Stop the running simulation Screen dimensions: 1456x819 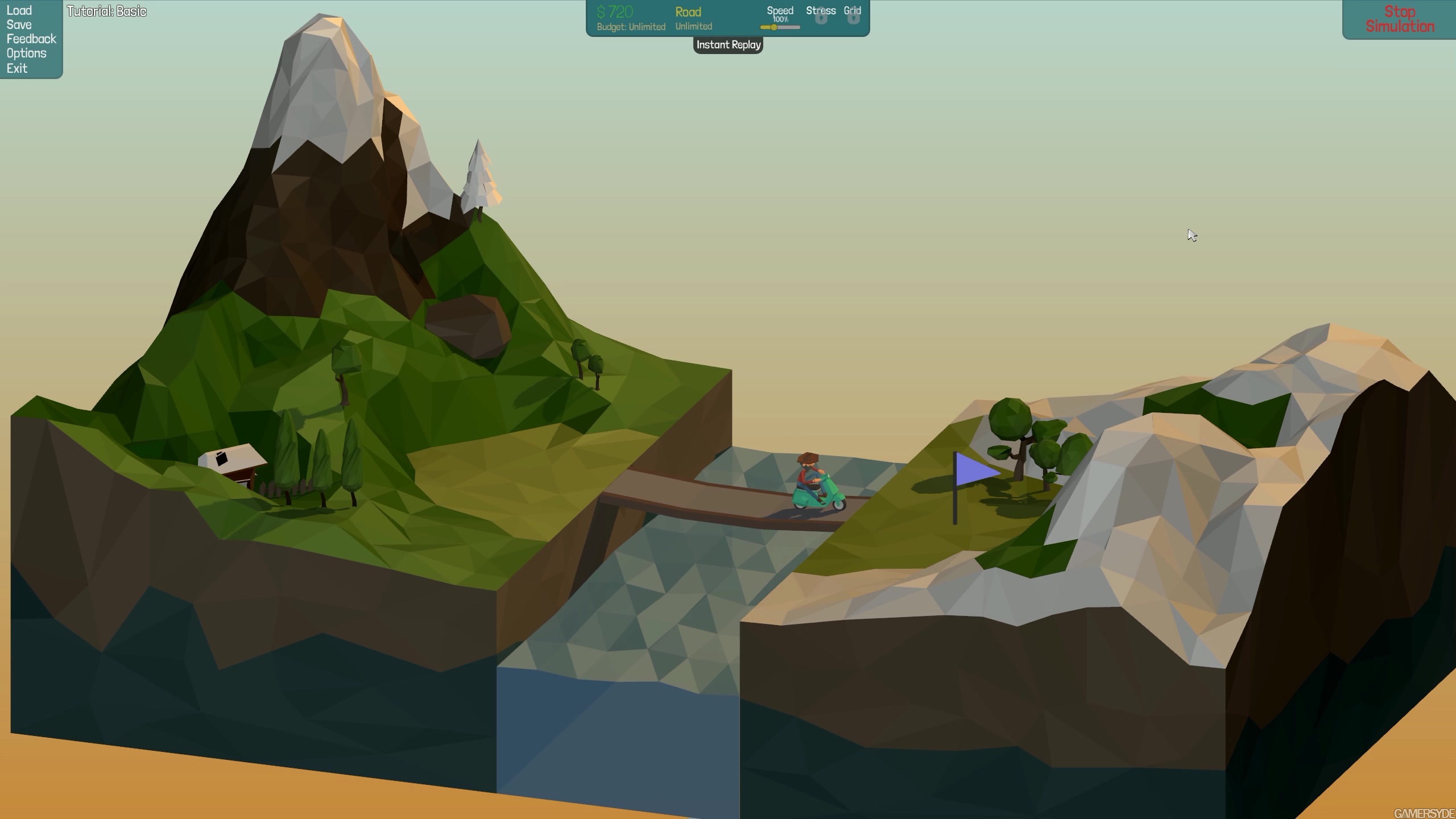click(x=1400, y=19)
